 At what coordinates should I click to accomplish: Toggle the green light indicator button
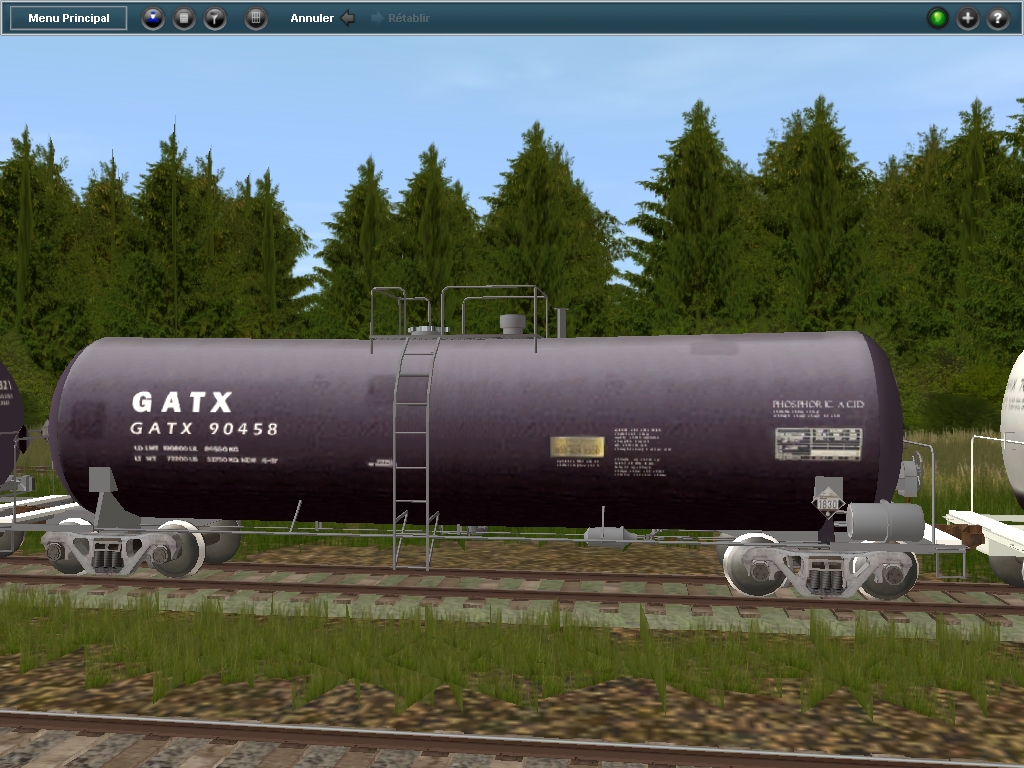coord(937,18)
